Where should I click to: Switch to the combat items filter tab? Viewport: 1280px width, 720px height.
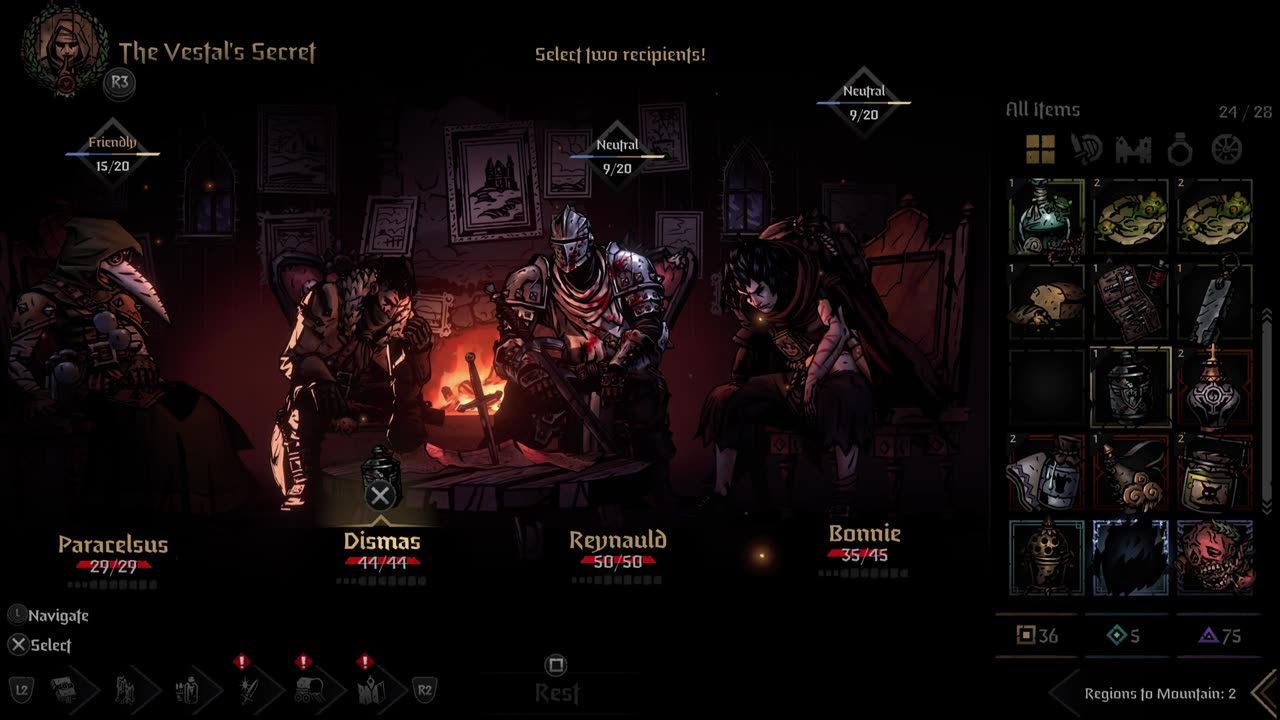(1086, 150)
